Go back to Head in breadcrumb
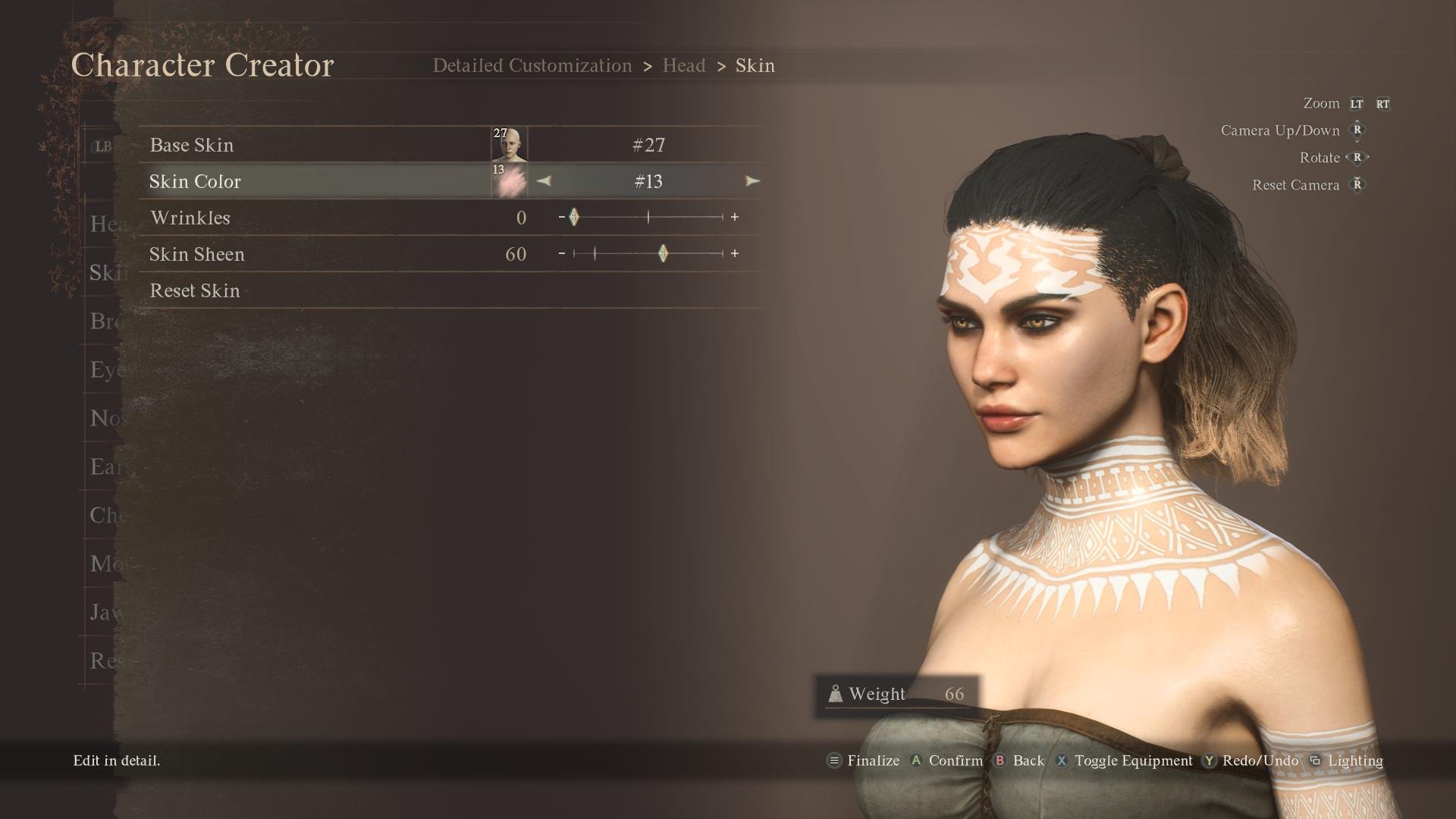This screenshot has width=1456, height=819. pos(684,66)
